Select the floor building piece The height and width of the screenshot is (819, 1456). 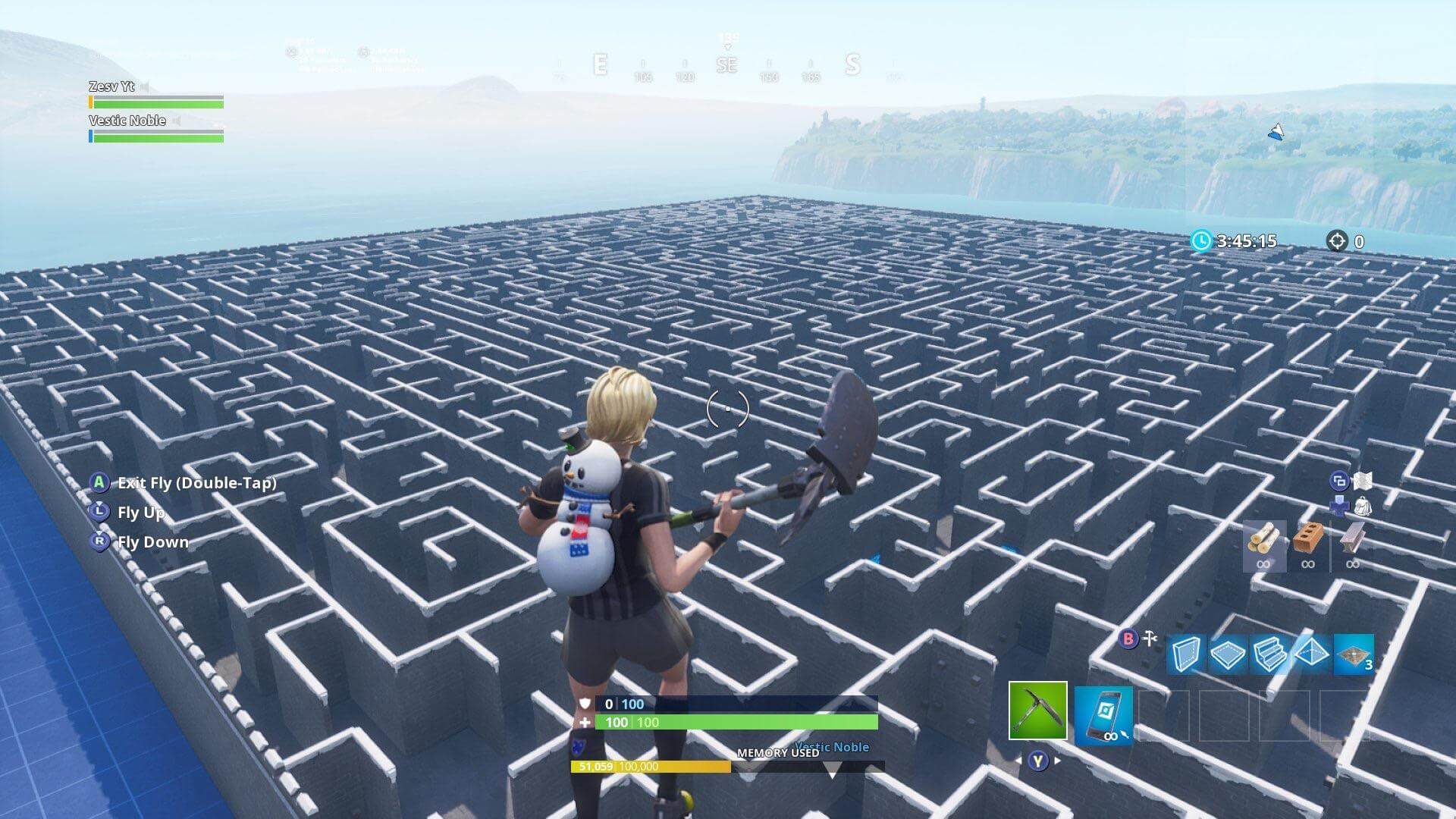1227,653
